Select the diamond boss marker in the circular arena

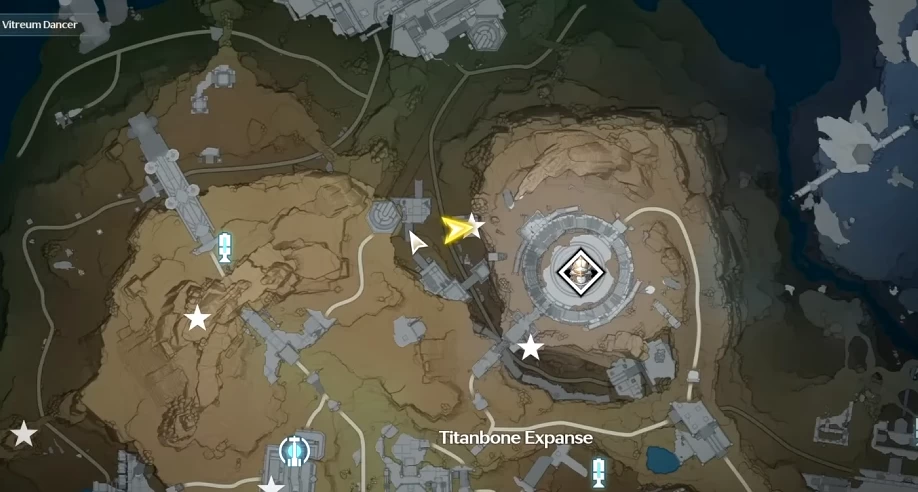click(x=576, y=270)
